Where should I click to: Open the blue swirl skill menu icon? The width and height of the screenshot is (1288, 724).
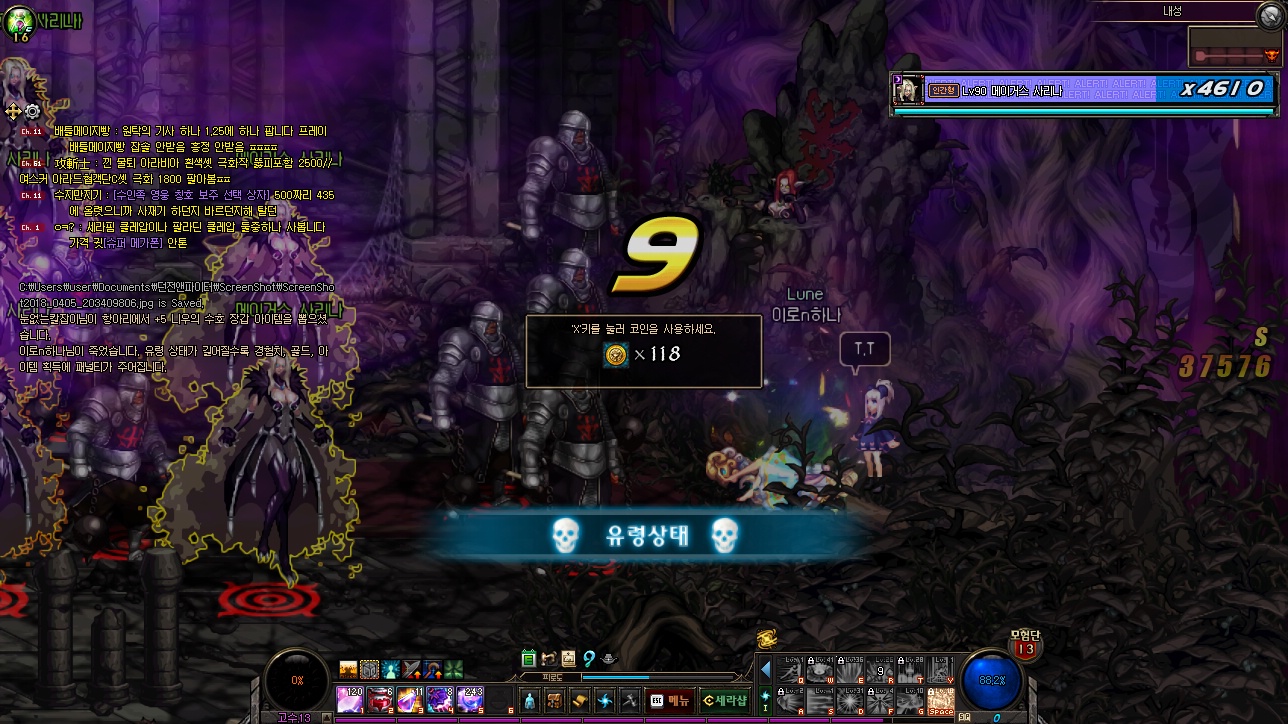click(604, 701)
